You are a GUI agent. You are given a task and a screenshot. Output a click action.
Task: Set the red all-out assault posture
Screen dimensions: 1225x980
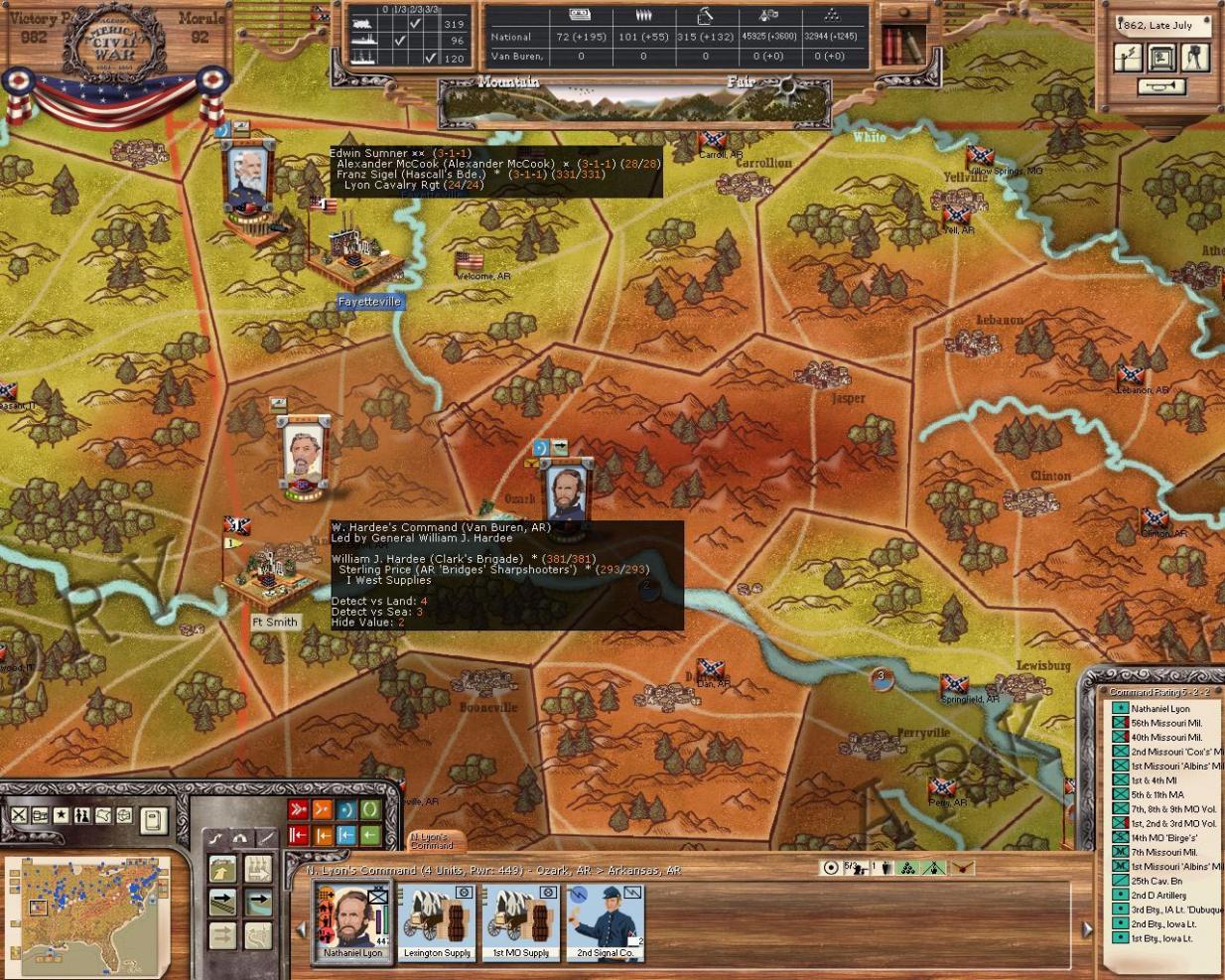tap(298, 809)
